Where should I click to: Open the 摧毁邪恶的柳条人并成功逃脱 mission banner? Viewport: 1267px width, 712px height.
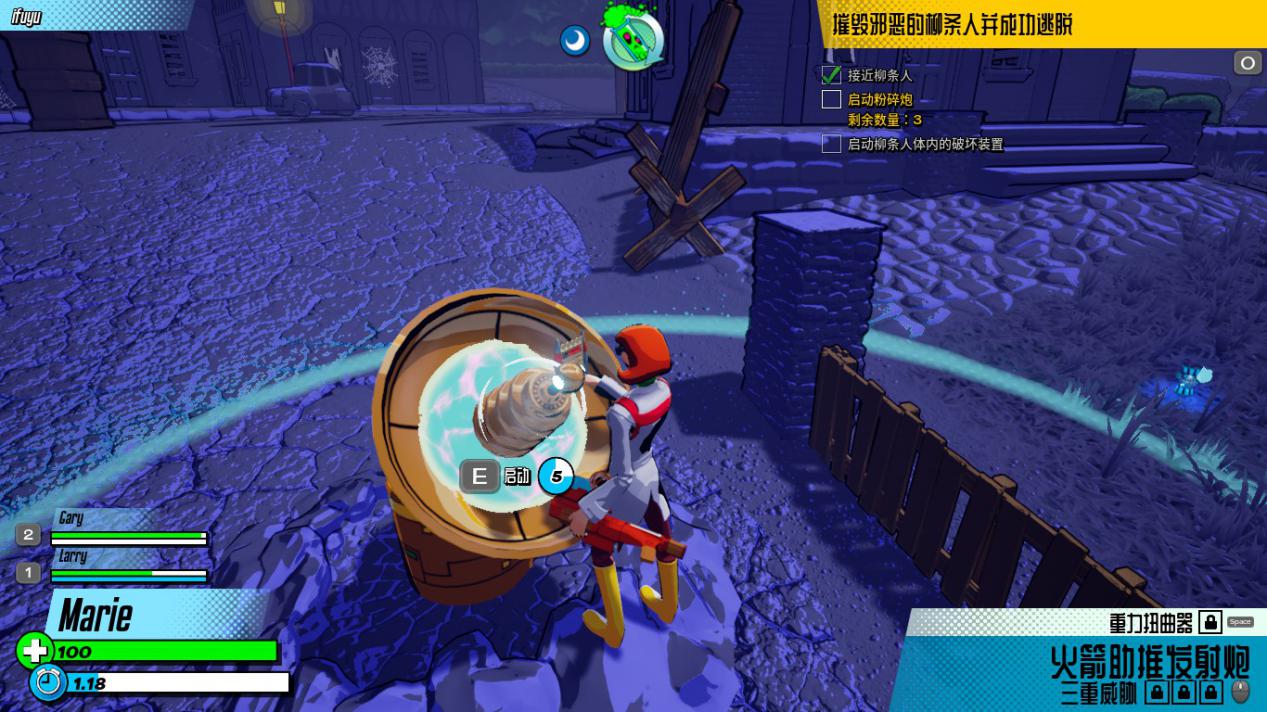[x=951, y=24]
